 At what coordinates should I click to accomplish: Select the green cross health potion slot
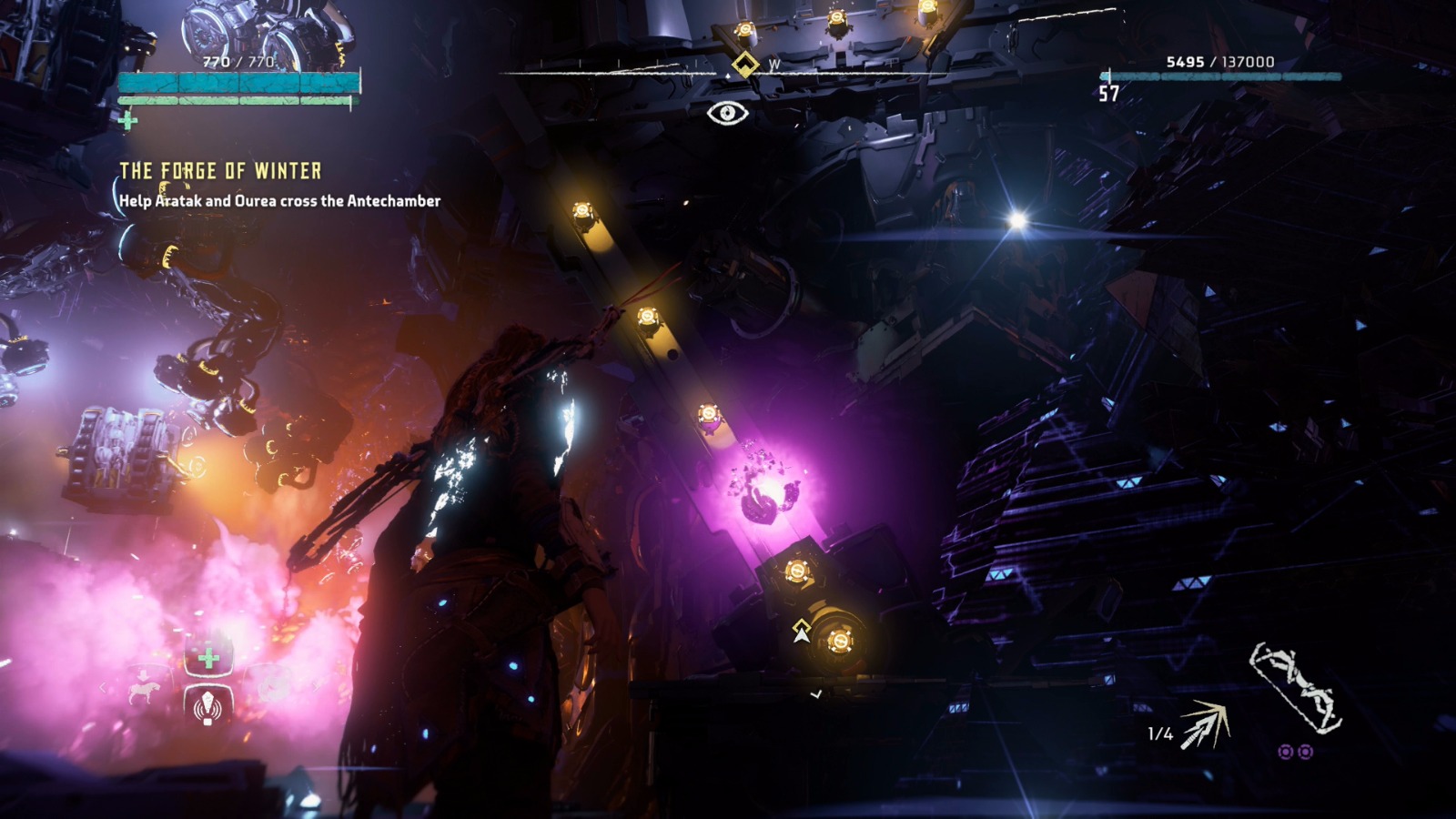click(x=208, y=658)
